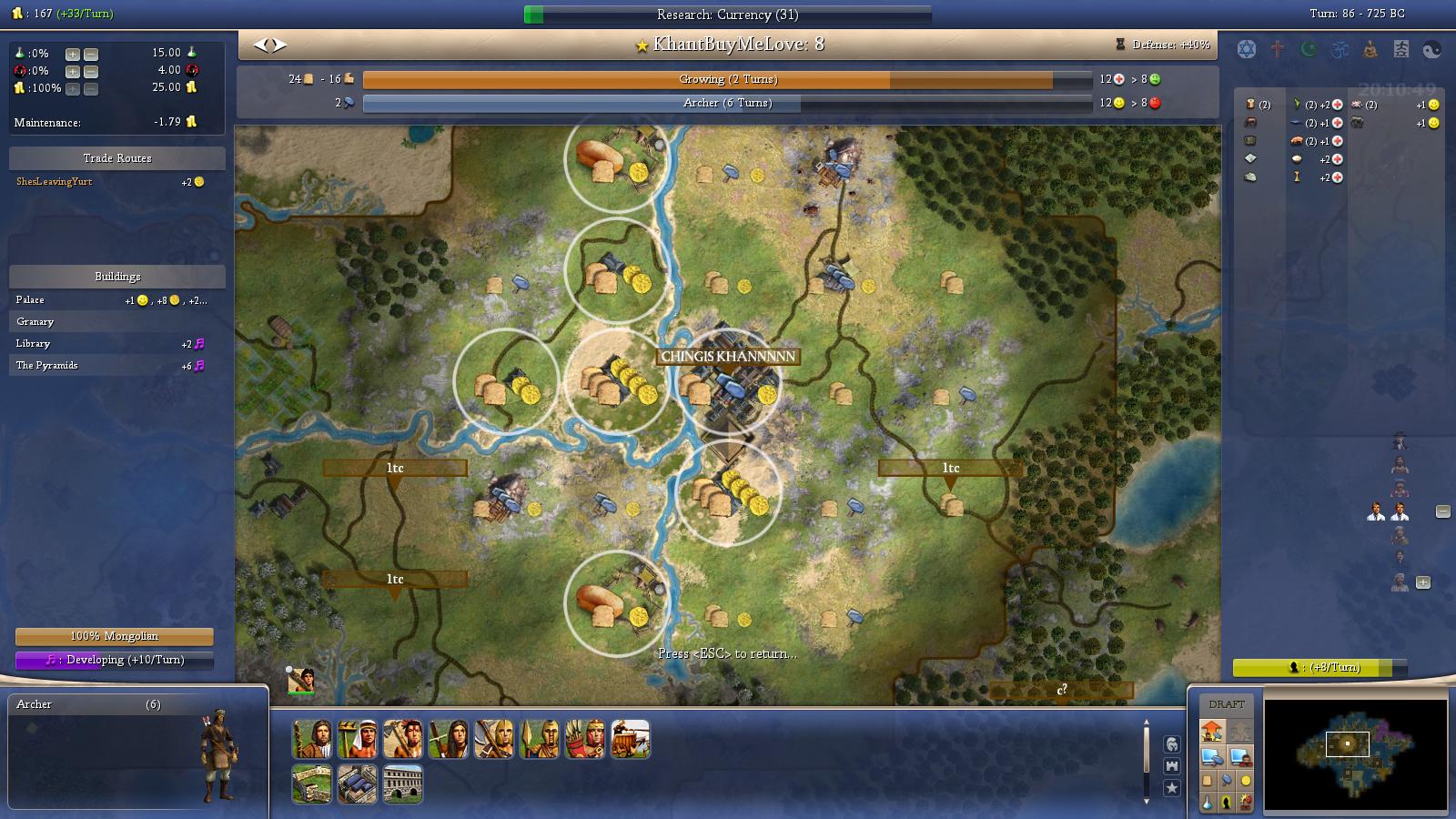This screenshot has width=1456, height=819.
Task: Select the Barracks building to construct
Action: (358, 783)
